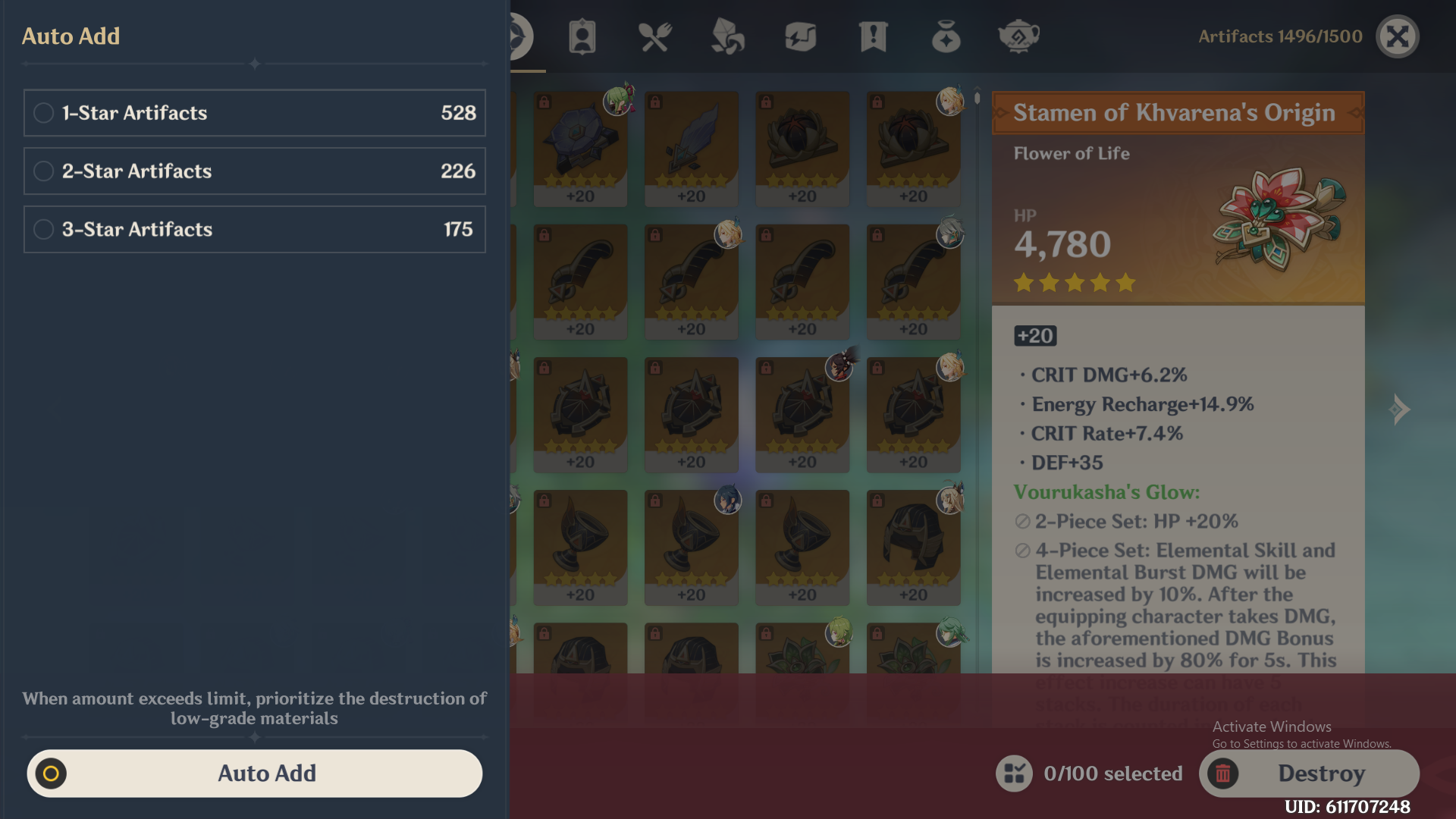Open the Gadgets inventory icon
1456x819 pixels.
(800, 36)
